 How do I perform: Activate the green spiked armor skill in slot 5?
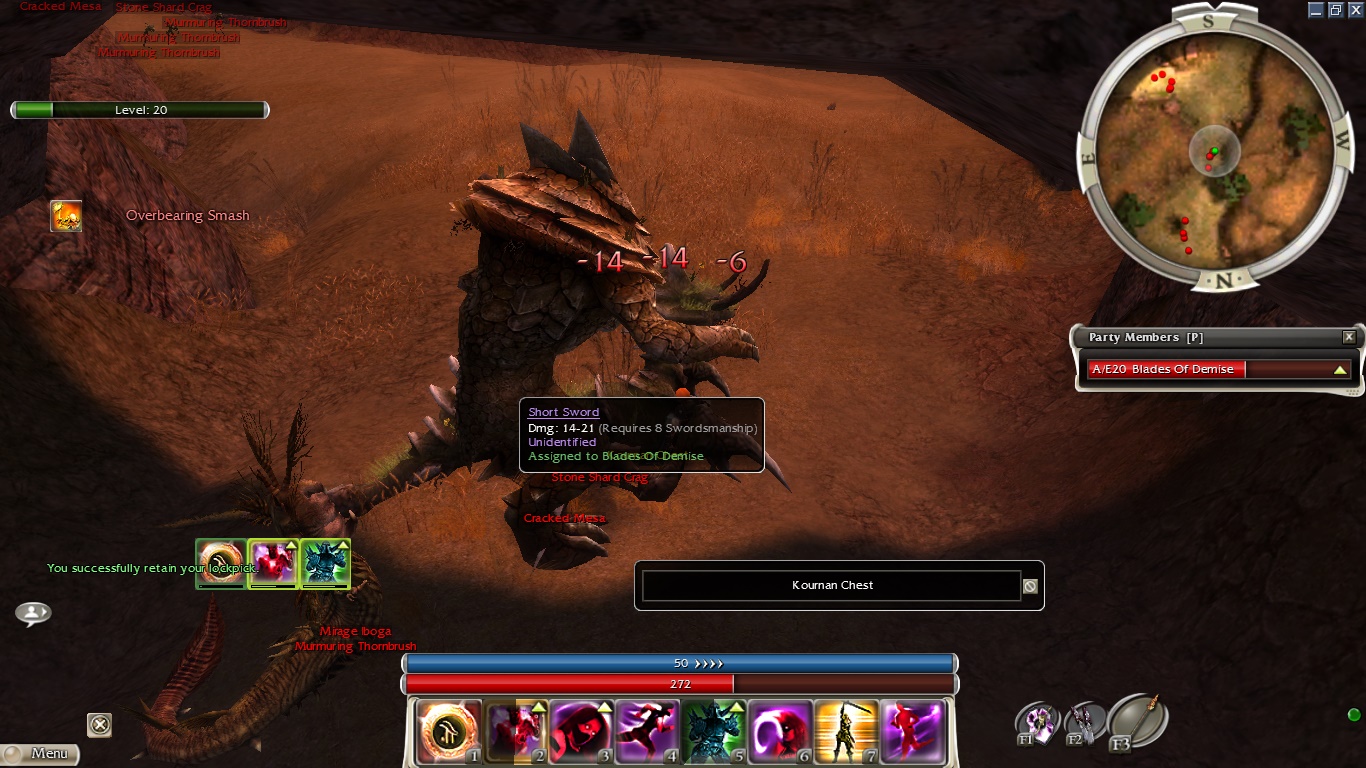(713, 732)
